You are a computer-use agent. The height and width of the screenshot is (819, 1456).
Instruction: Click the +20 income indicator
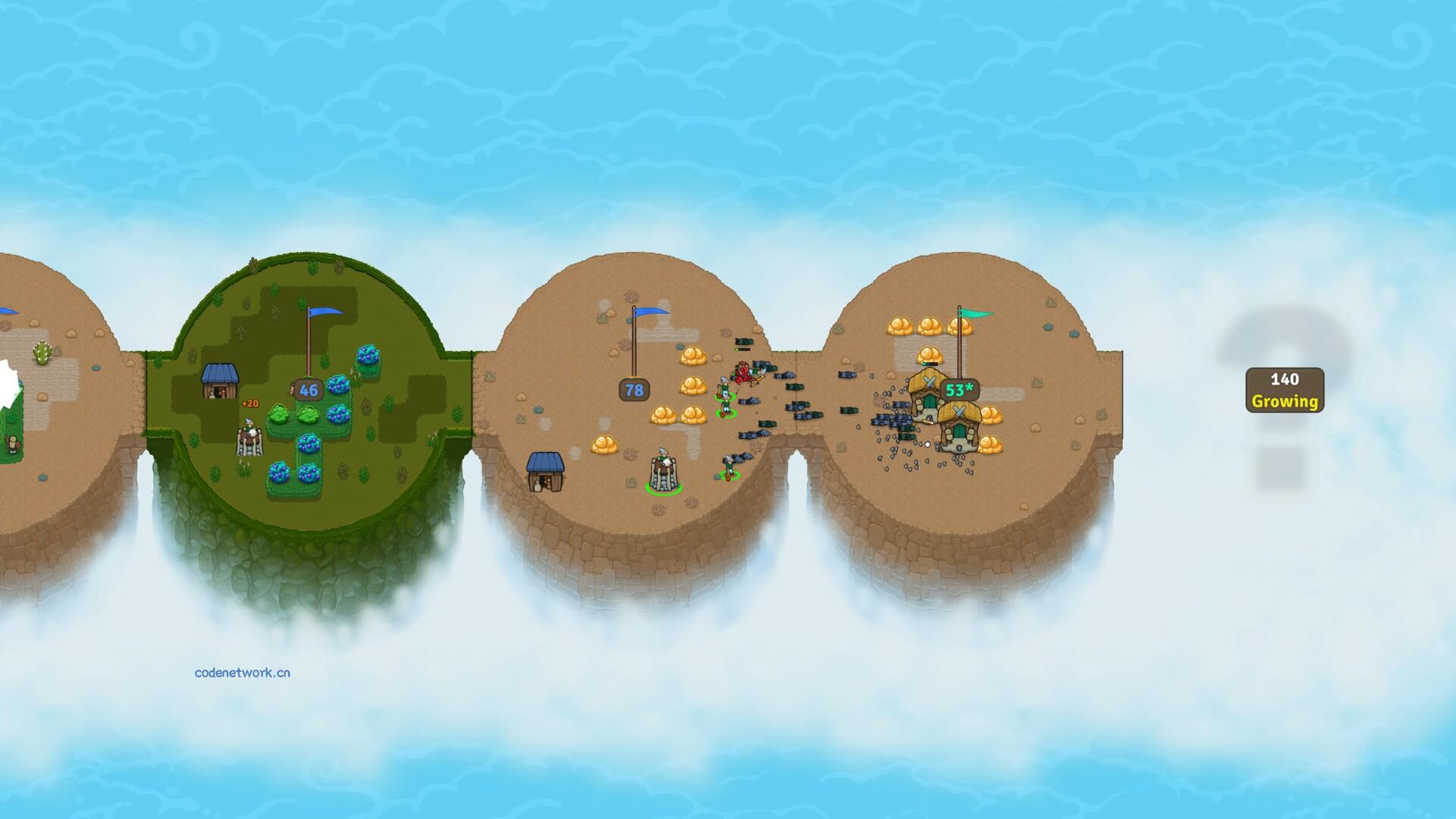click(250, 403)
